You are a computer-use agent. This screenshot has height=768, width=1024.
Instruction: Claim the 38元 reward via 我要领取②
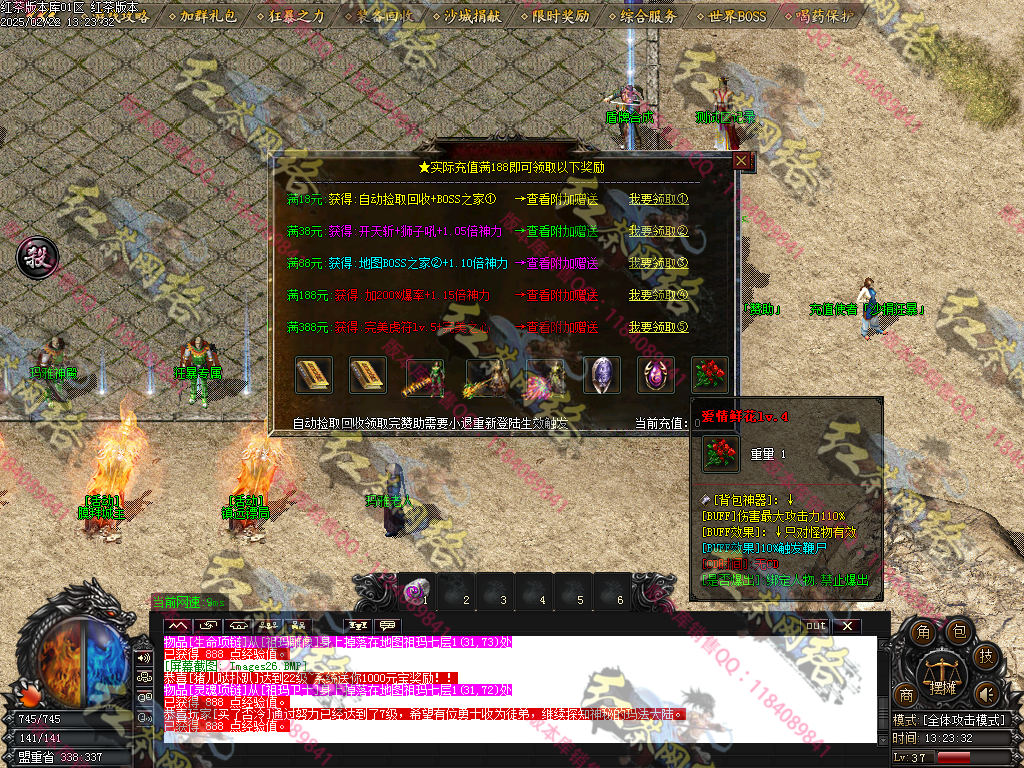[x=659, y=231]
